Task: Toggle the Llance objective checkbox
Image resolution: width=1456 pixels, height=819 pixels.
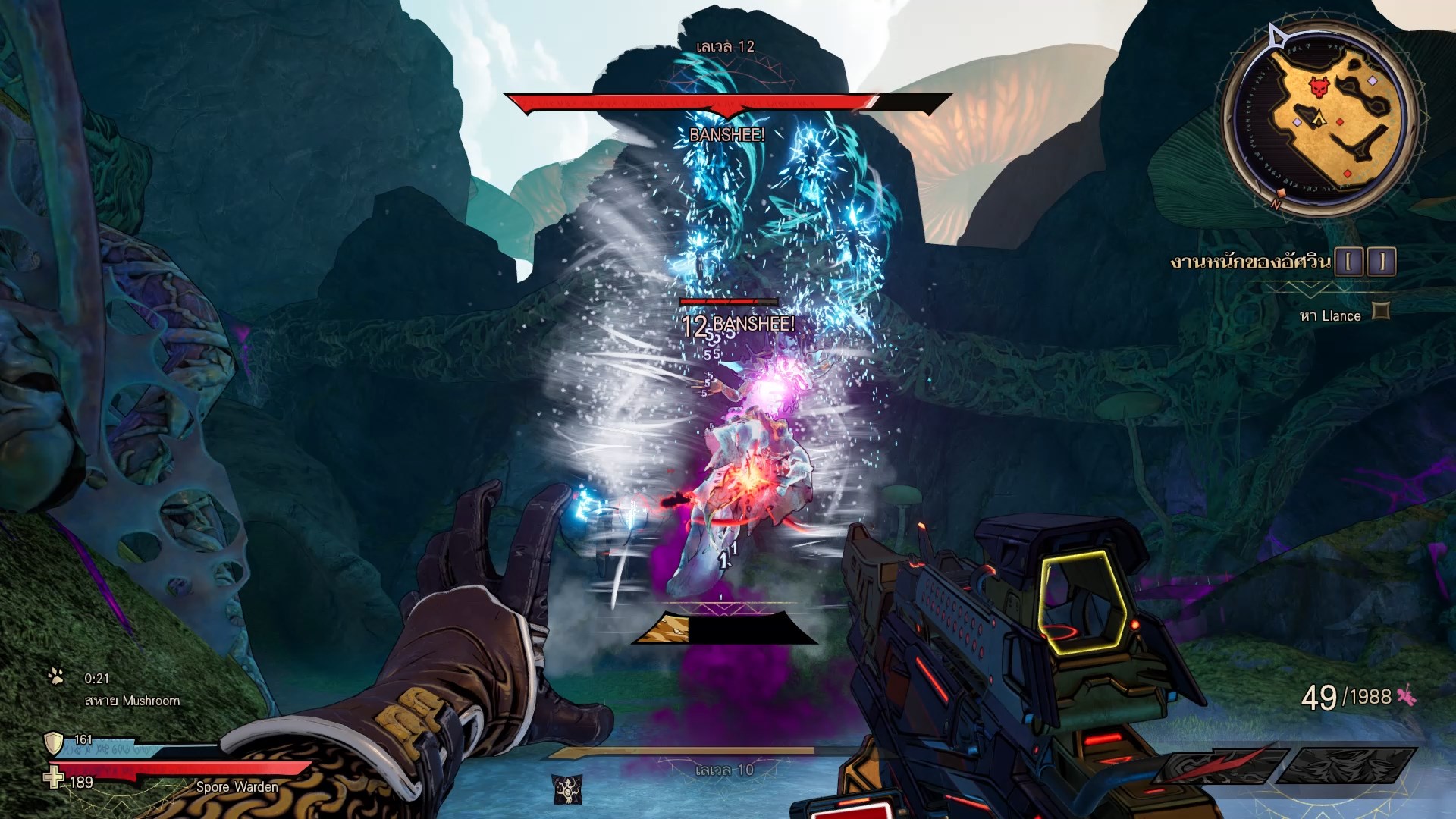Action: click(x=1381, y=311)
